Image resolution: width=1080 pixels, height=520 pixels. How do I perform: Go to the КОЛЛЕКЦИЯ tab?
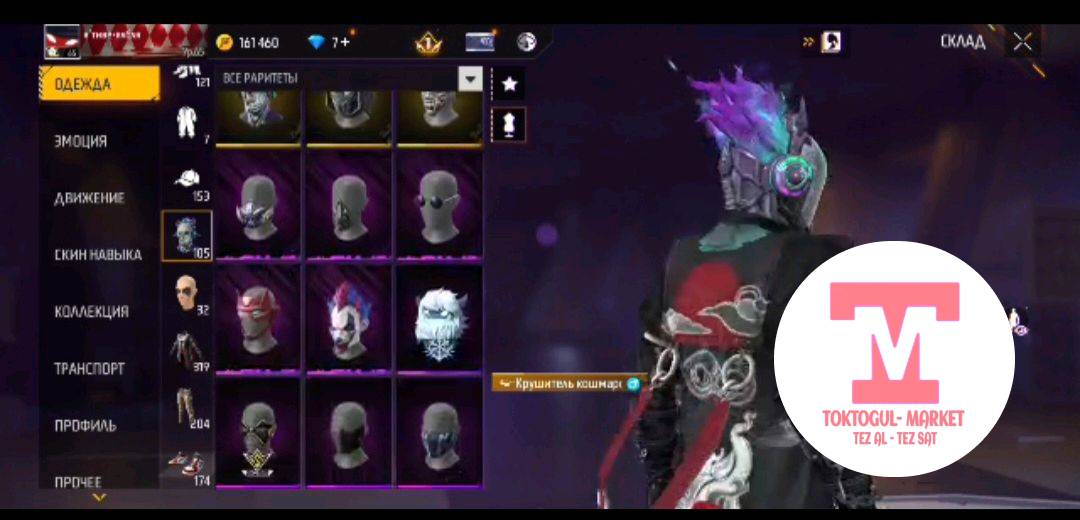pos(91,312)
